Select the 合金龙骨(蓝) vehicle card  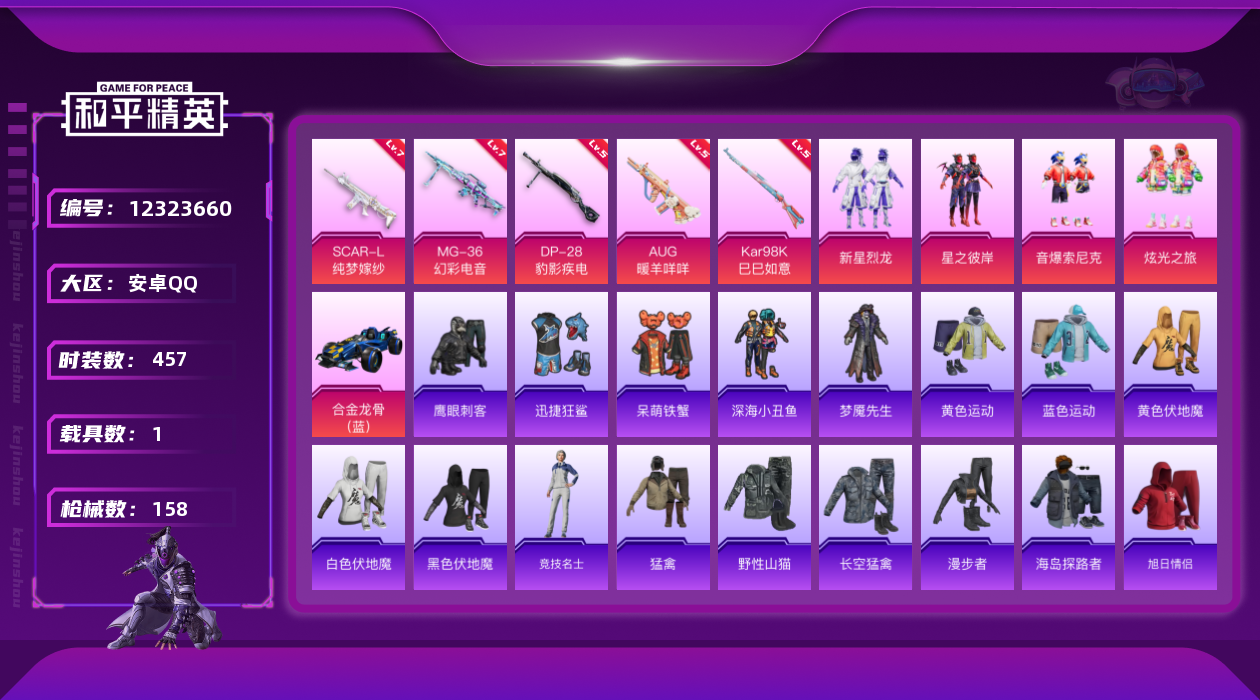(358, 364)
